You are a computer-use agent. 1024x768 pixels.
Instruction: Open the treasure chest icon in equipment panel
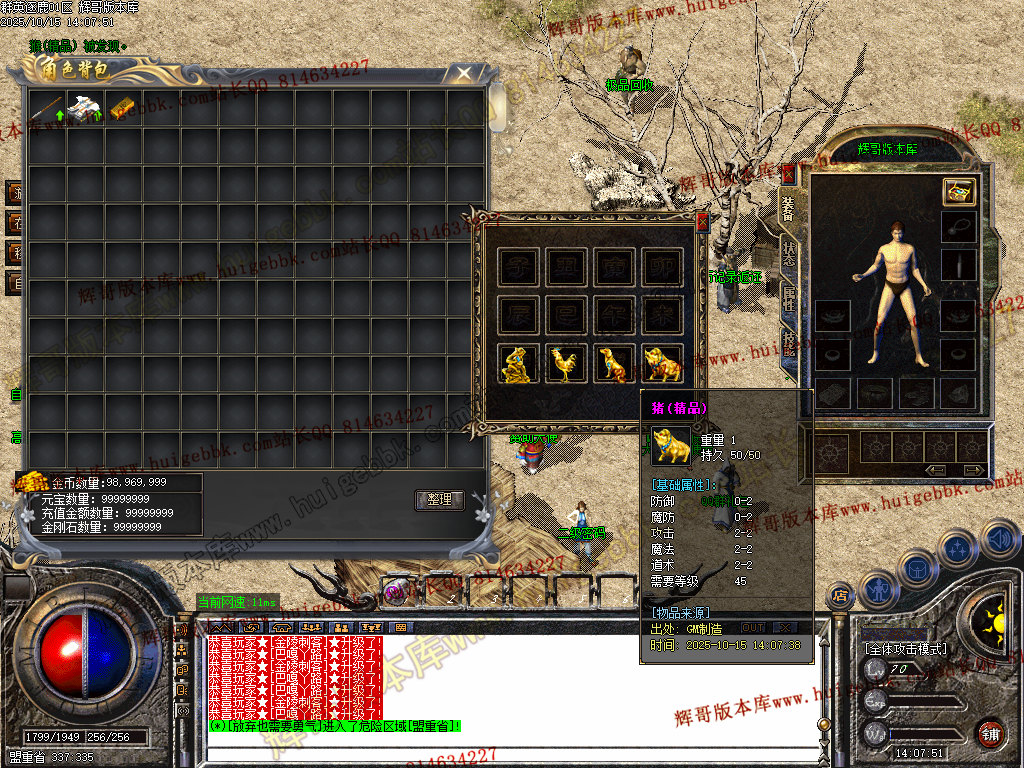coord(959,193)
